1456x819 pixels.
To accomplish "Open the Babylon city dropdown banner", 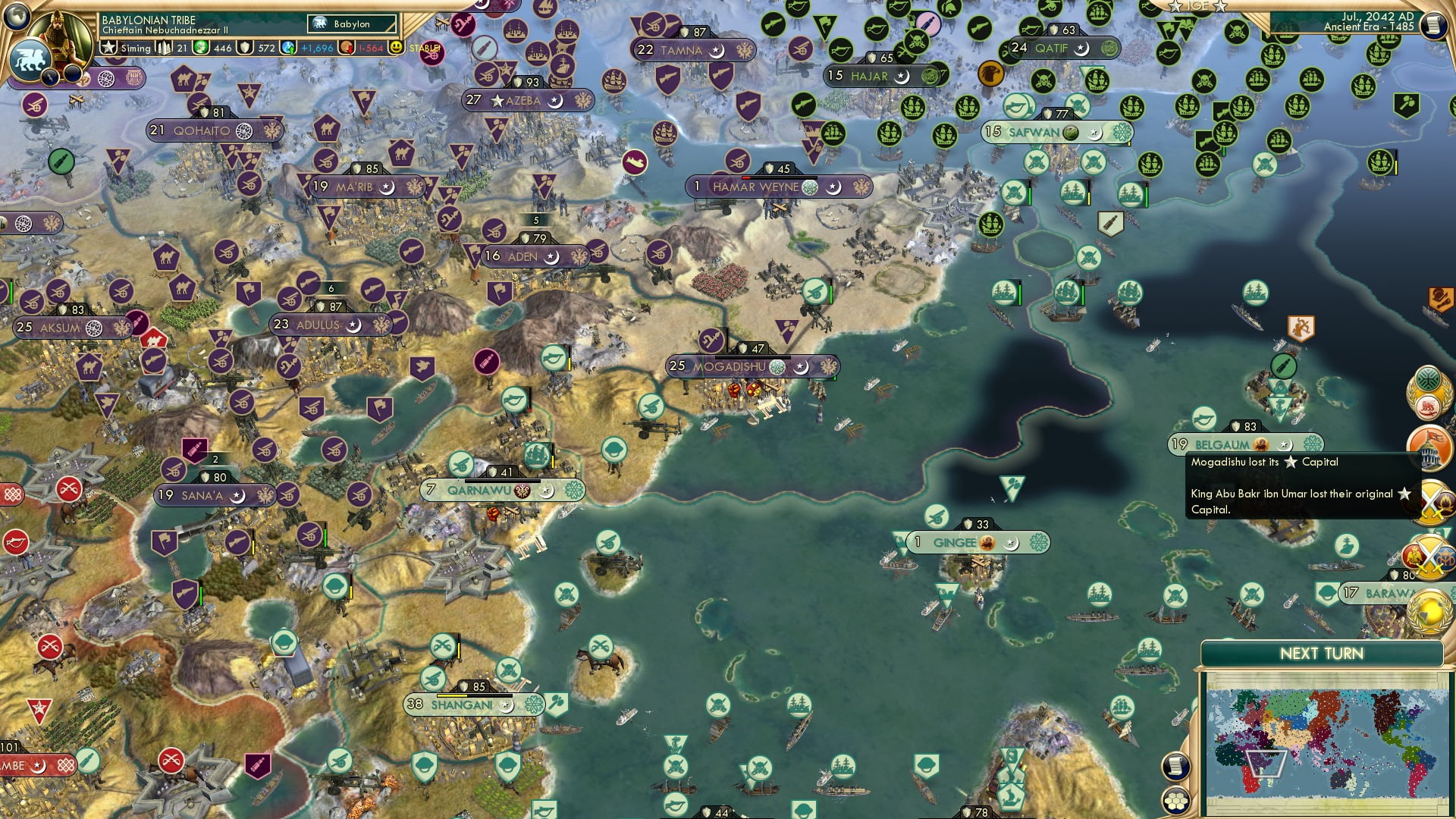I will point(350,24).
